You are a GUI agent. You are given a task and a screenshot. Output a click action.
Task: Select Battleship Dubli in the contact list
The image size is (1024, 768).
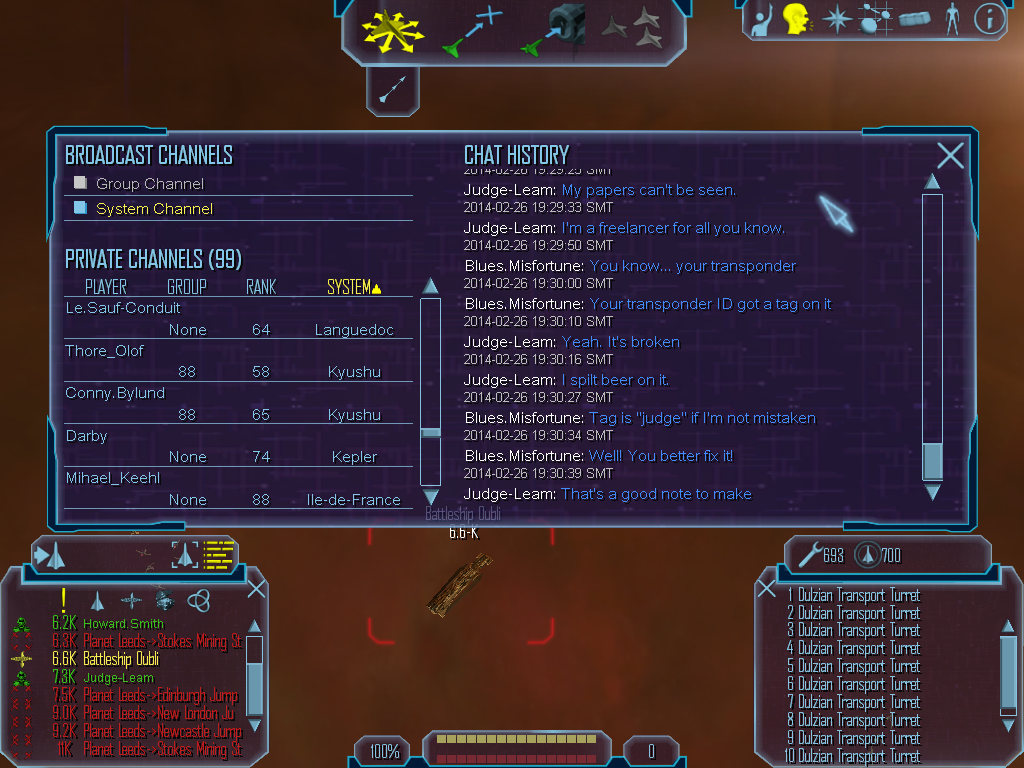[120, 660]
